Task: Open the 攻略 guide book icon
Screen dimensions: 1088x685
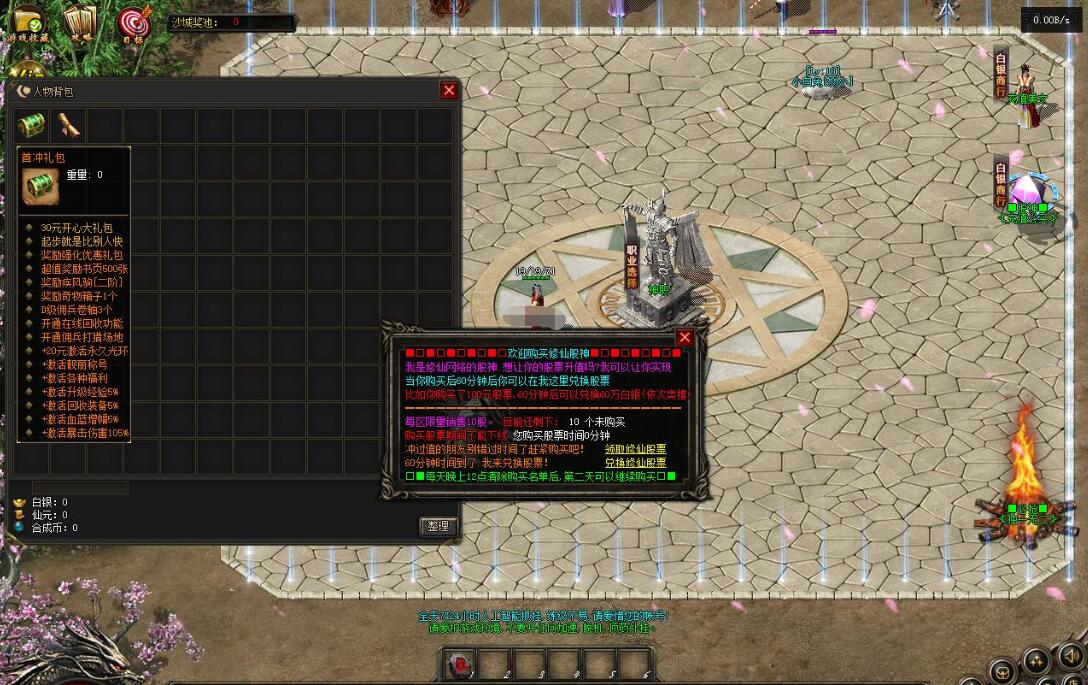Action: pos(79,22)
